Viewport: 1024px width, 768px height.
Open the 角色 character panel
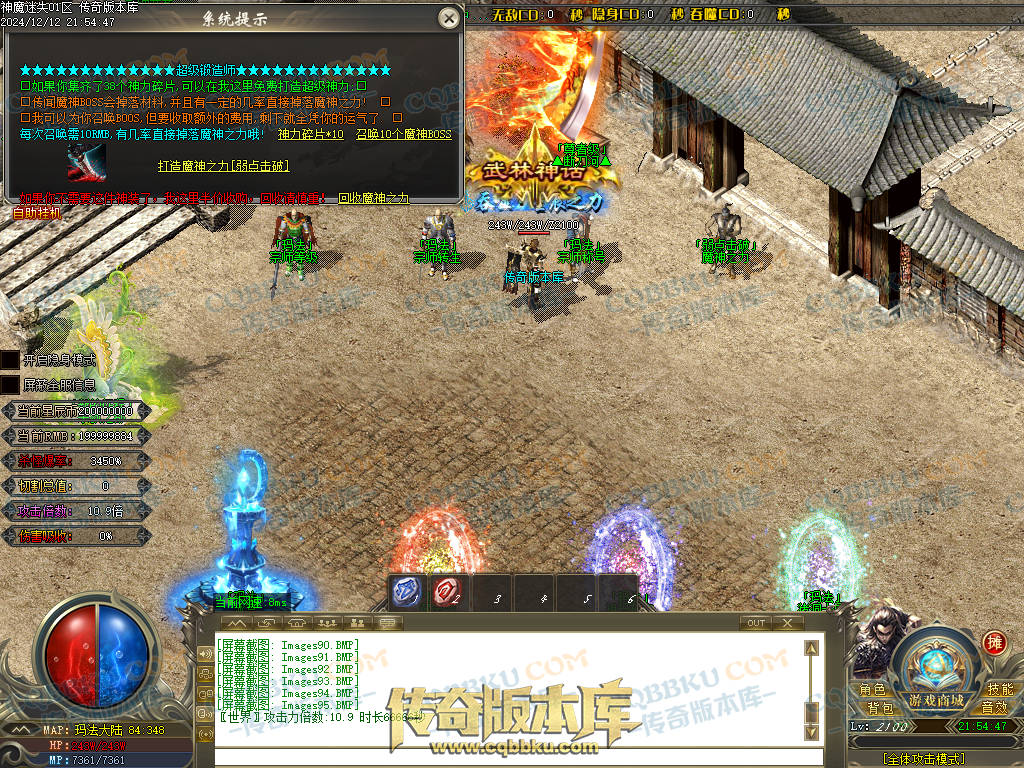[x=872, y=690]
